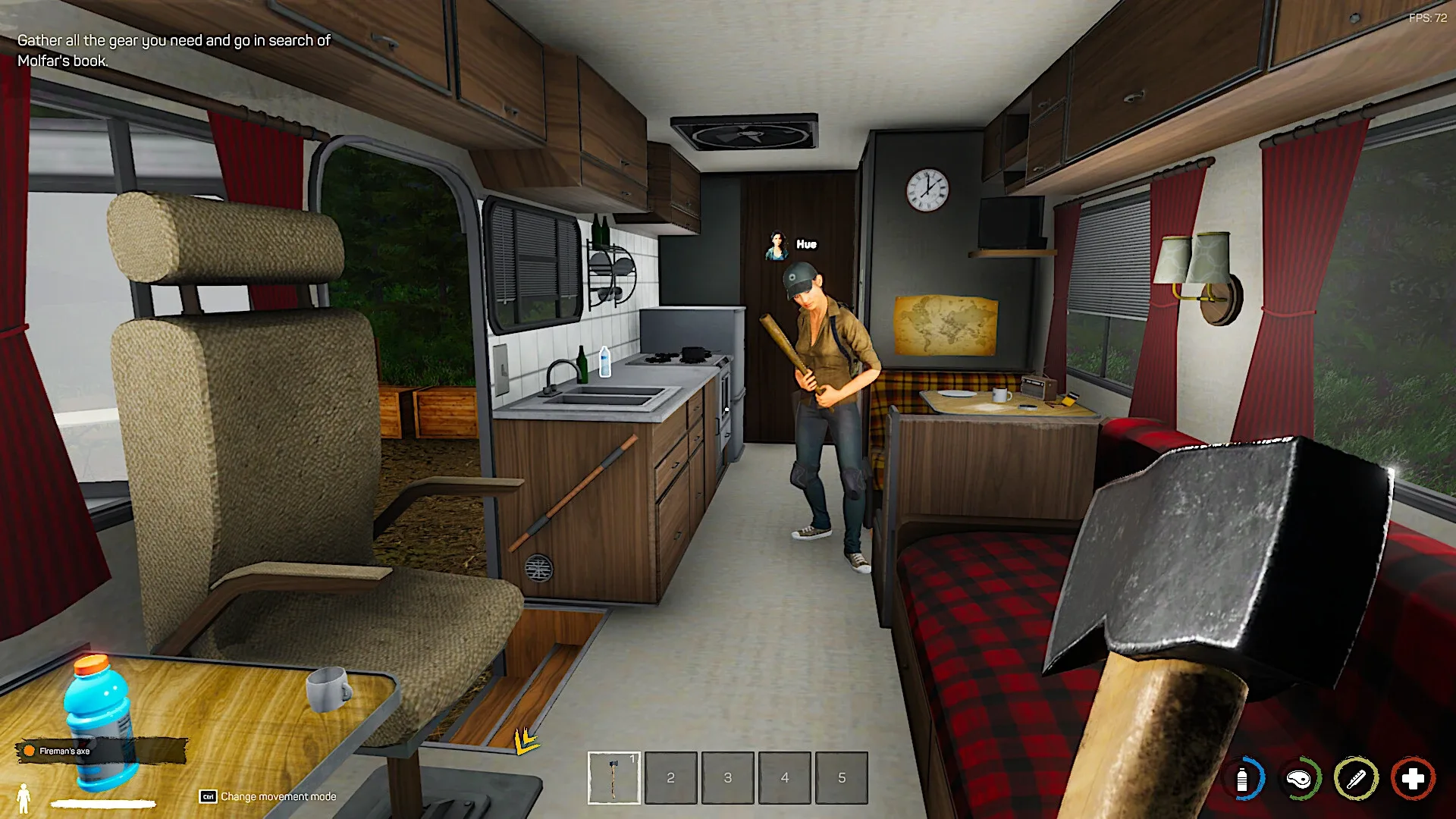Select the green hunger meat icon

(1300, 779)
